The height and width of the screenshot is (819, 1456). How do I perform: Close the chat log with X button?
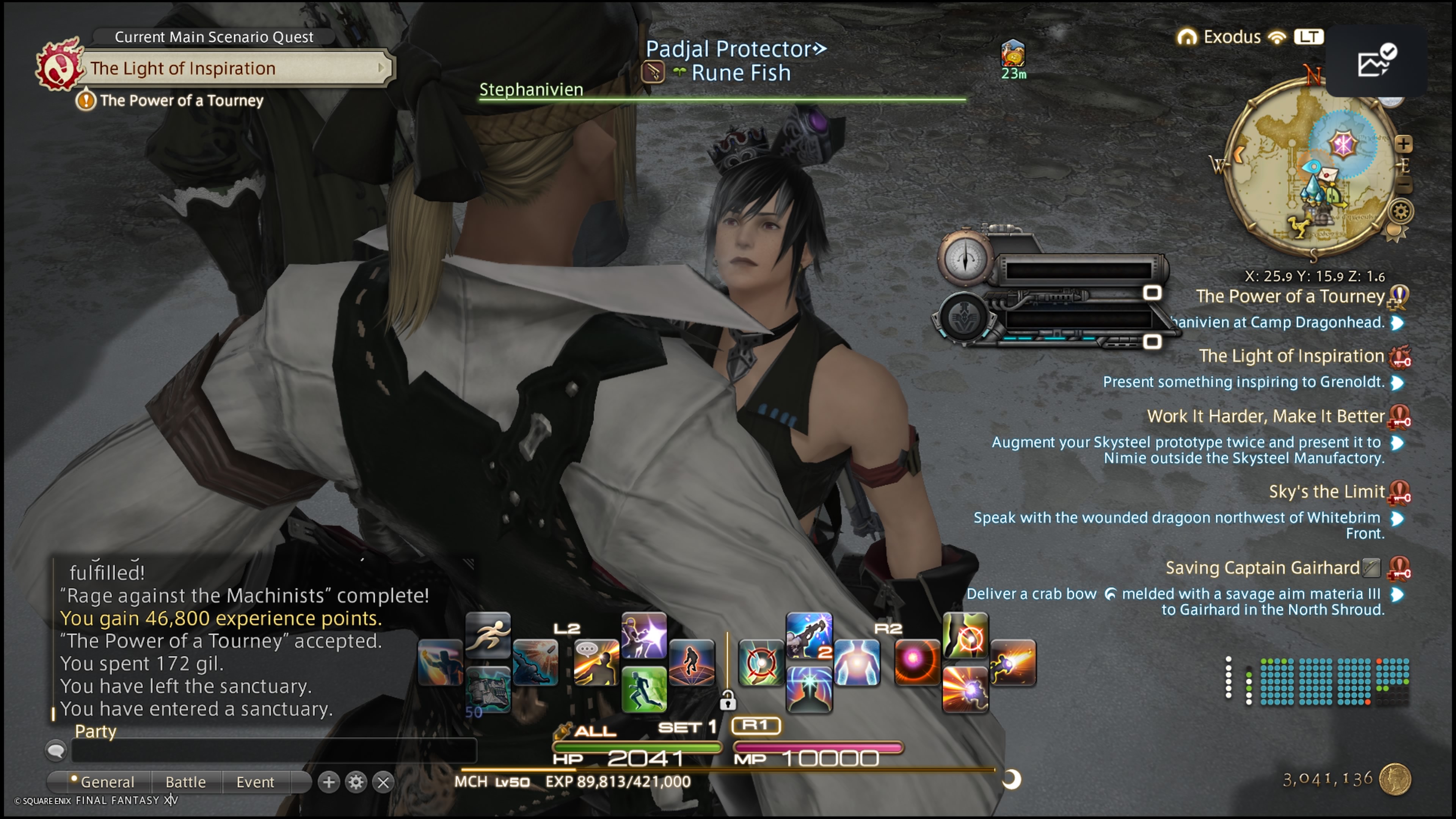point(383,782)
